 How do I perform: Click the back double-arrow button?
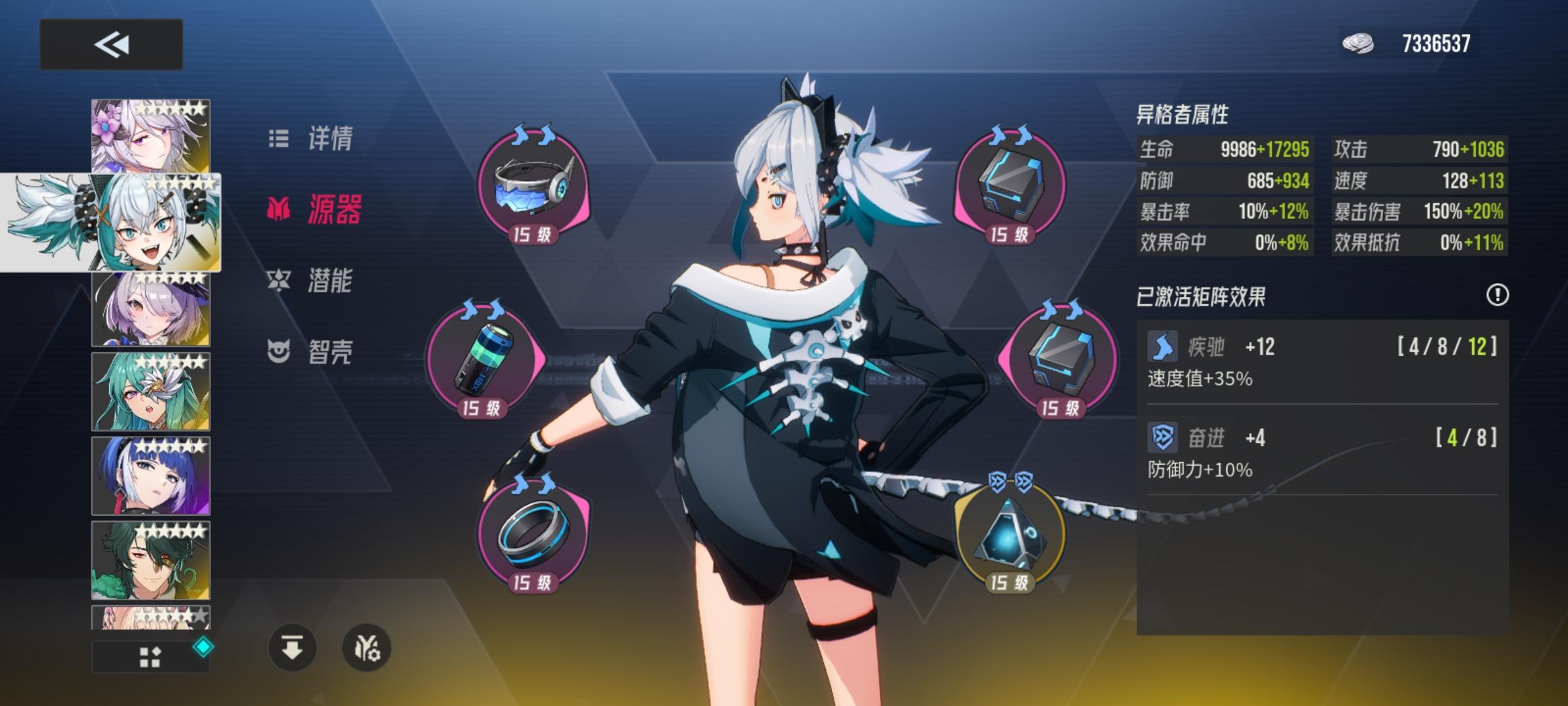click(x=111, y=43)
